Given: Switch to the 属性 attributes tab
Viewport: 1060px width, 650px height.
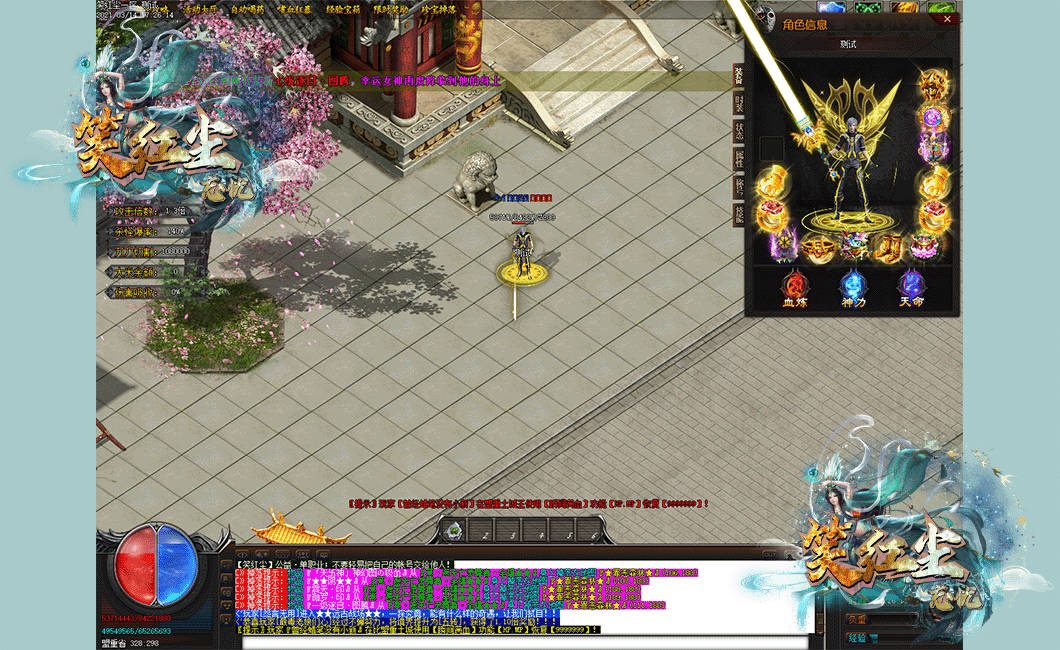Looking at the screenshot, I should tap(739, 158).
